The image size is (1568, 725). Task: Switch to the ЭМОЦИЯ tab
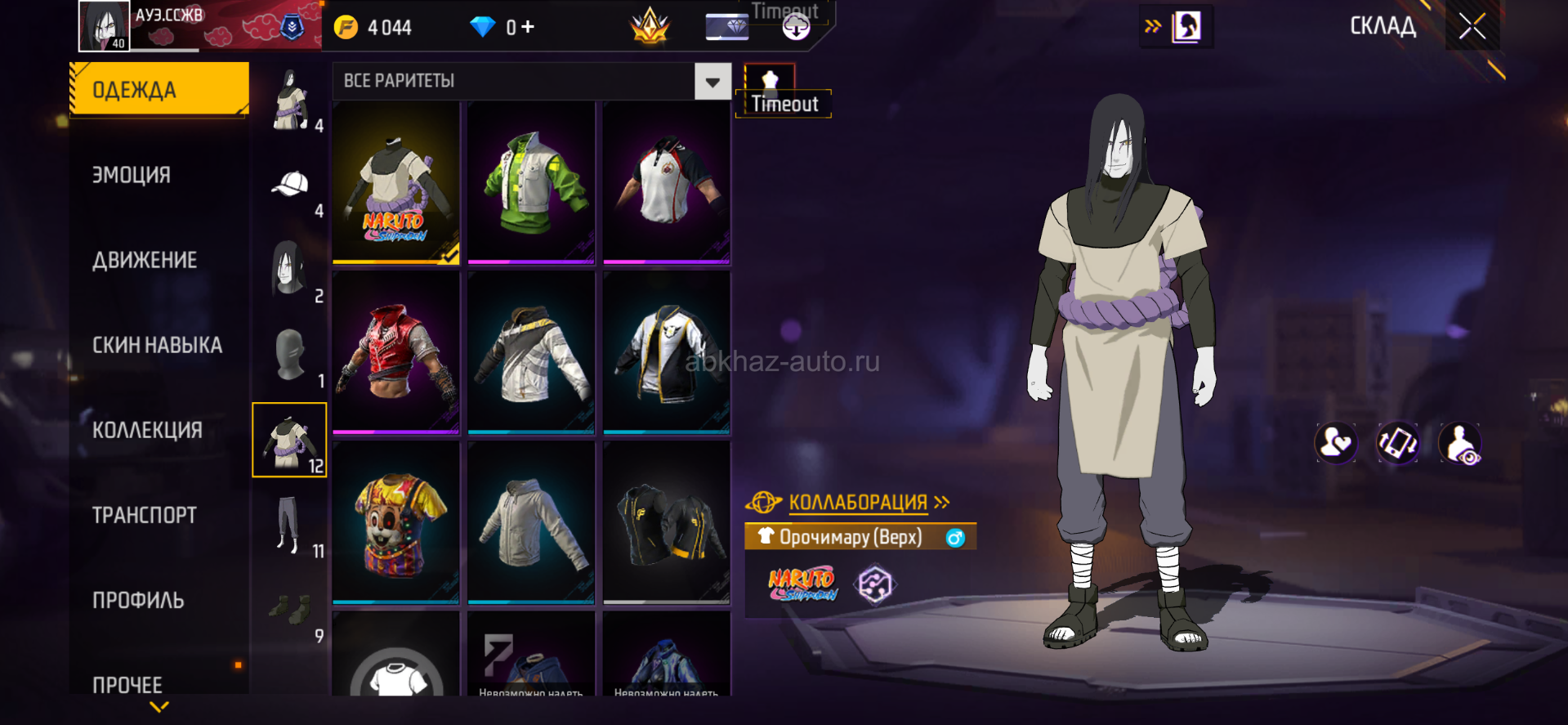pyautogui.click(x=132, y=175)
